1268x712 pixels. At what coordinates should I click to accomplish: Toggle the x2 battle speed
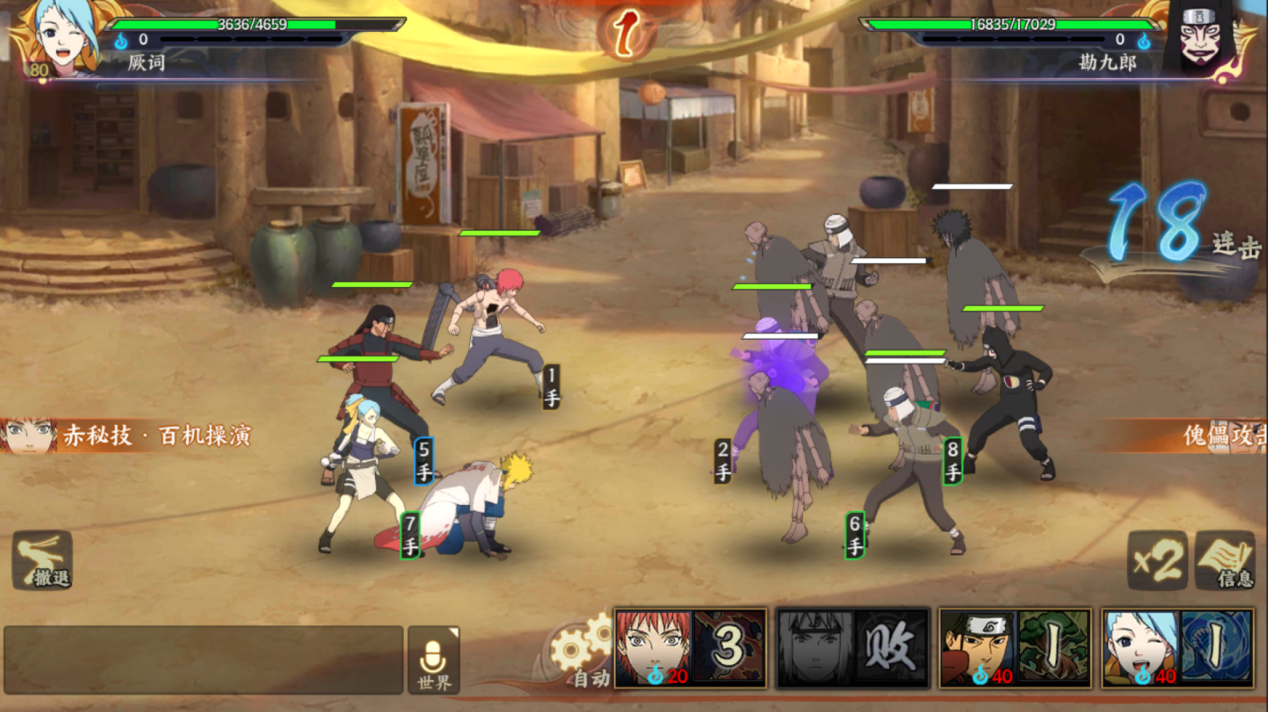[x=1157, y=560]
